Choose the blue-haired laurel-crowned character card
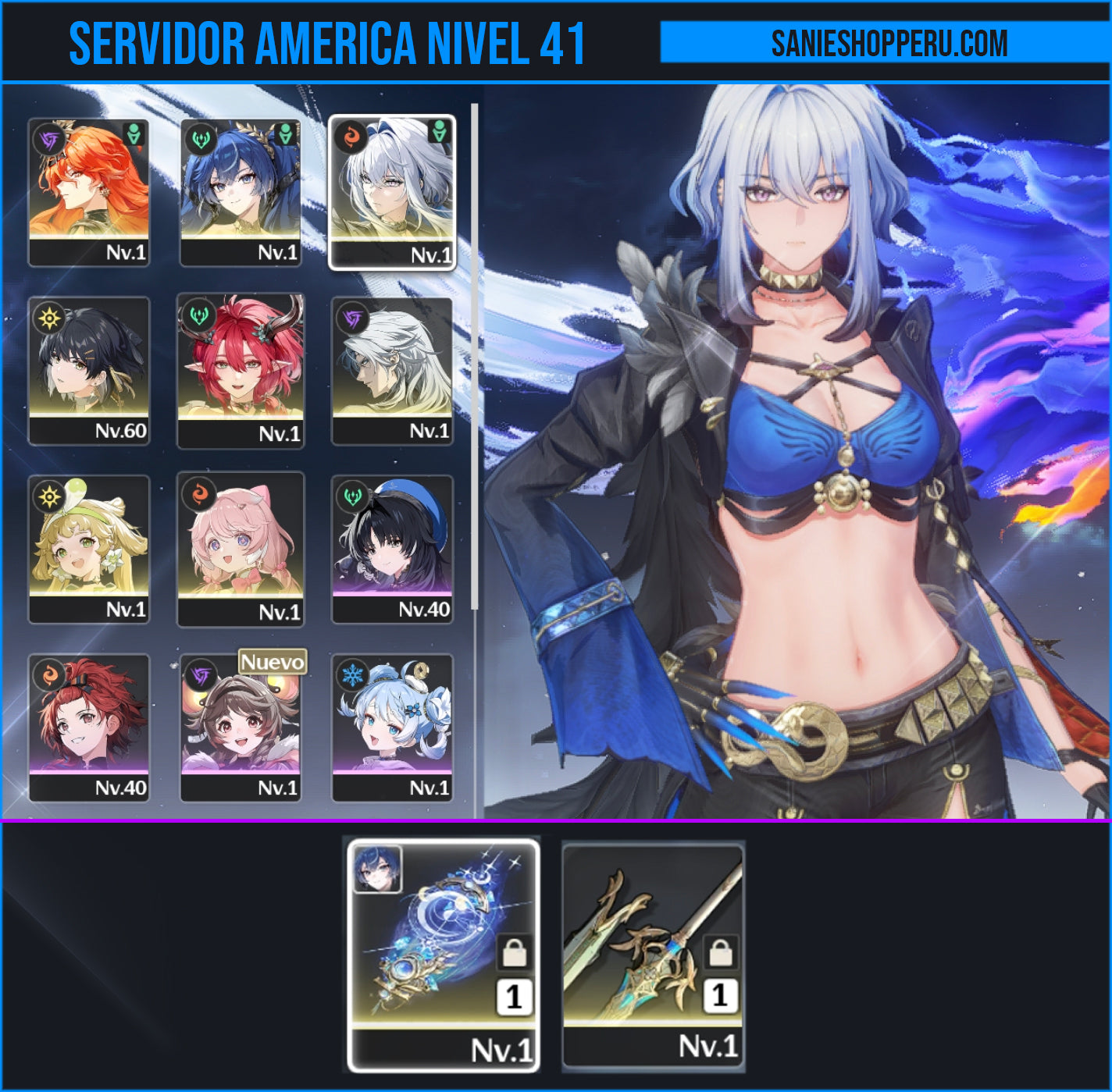1112x1092 pixels. [241, 192]
